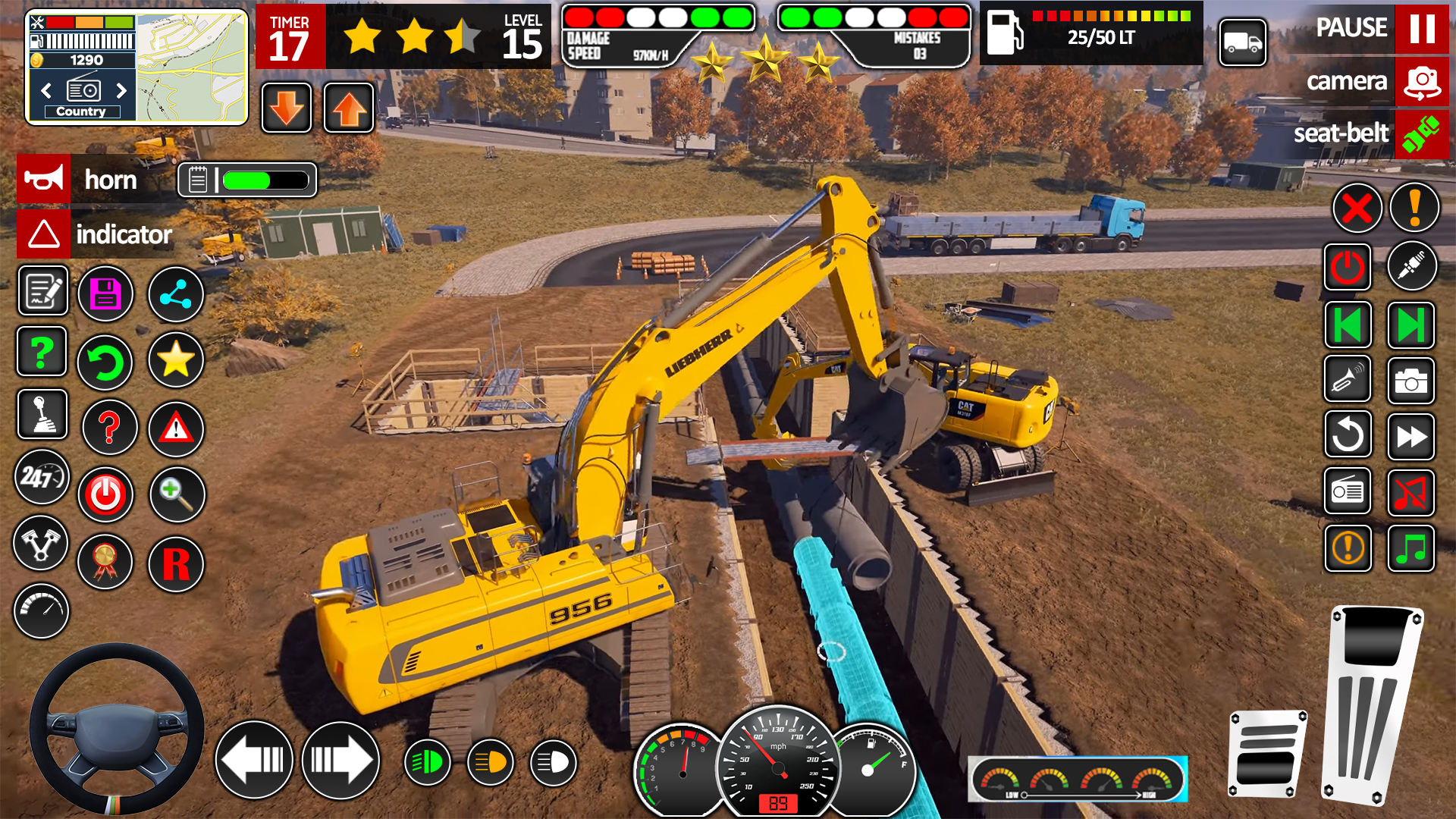Click the orange down arrow button
The height and width of the screenshot is (819, 1456).
point(287,108)
